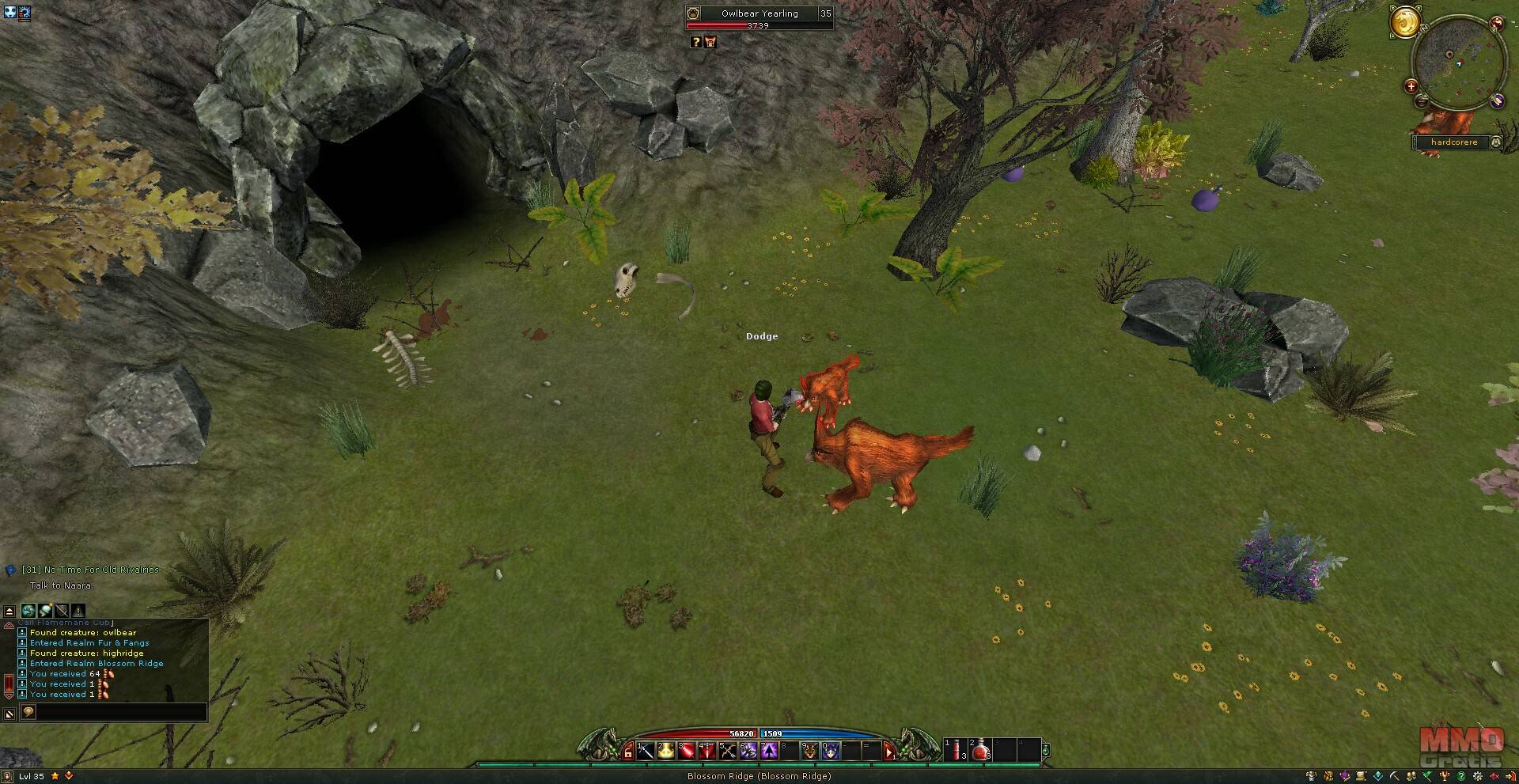This screenshot has width=1519, height=784.
Task: Open the purple arrows button on minimap
Action: [1497, 100]
